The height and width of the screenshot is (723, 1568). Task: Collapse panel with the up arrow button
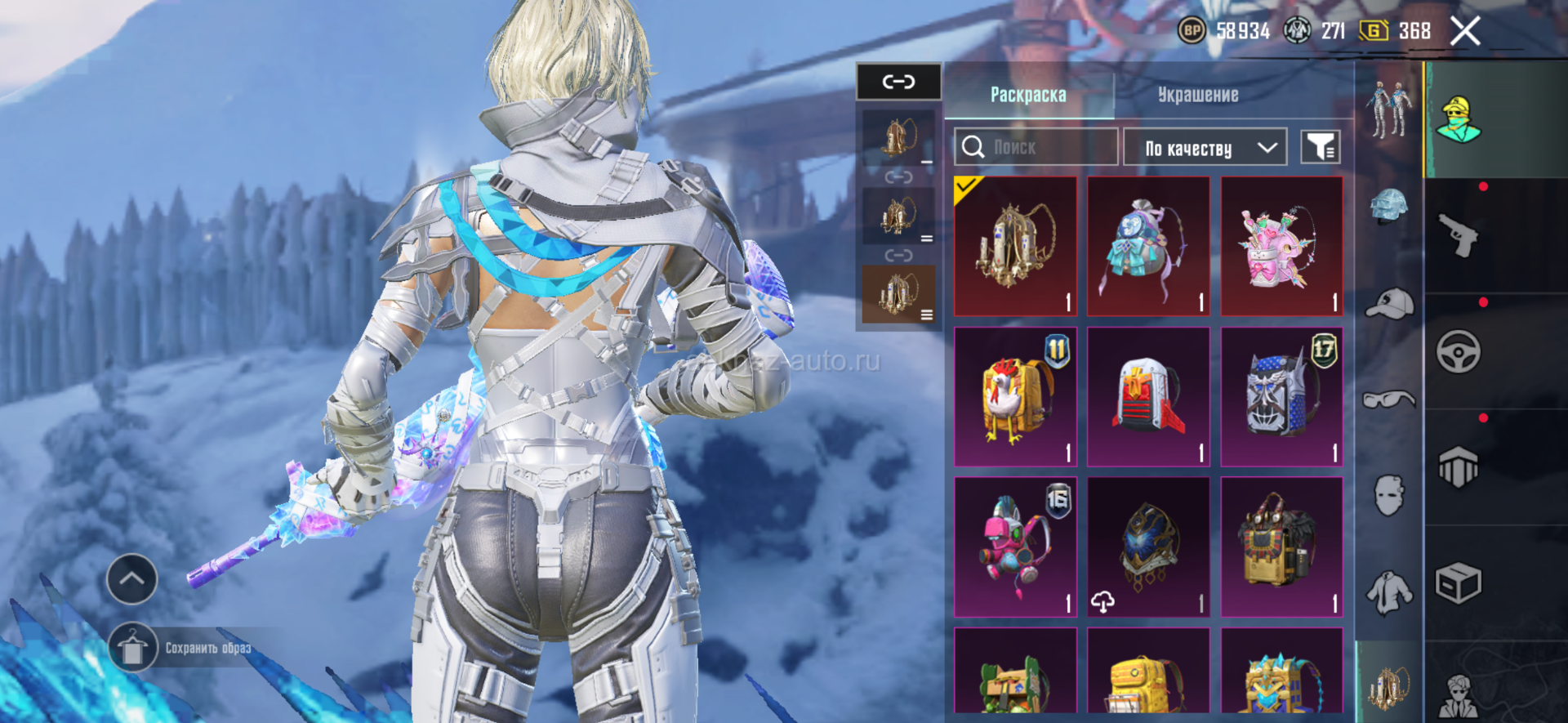coord(132,579)
